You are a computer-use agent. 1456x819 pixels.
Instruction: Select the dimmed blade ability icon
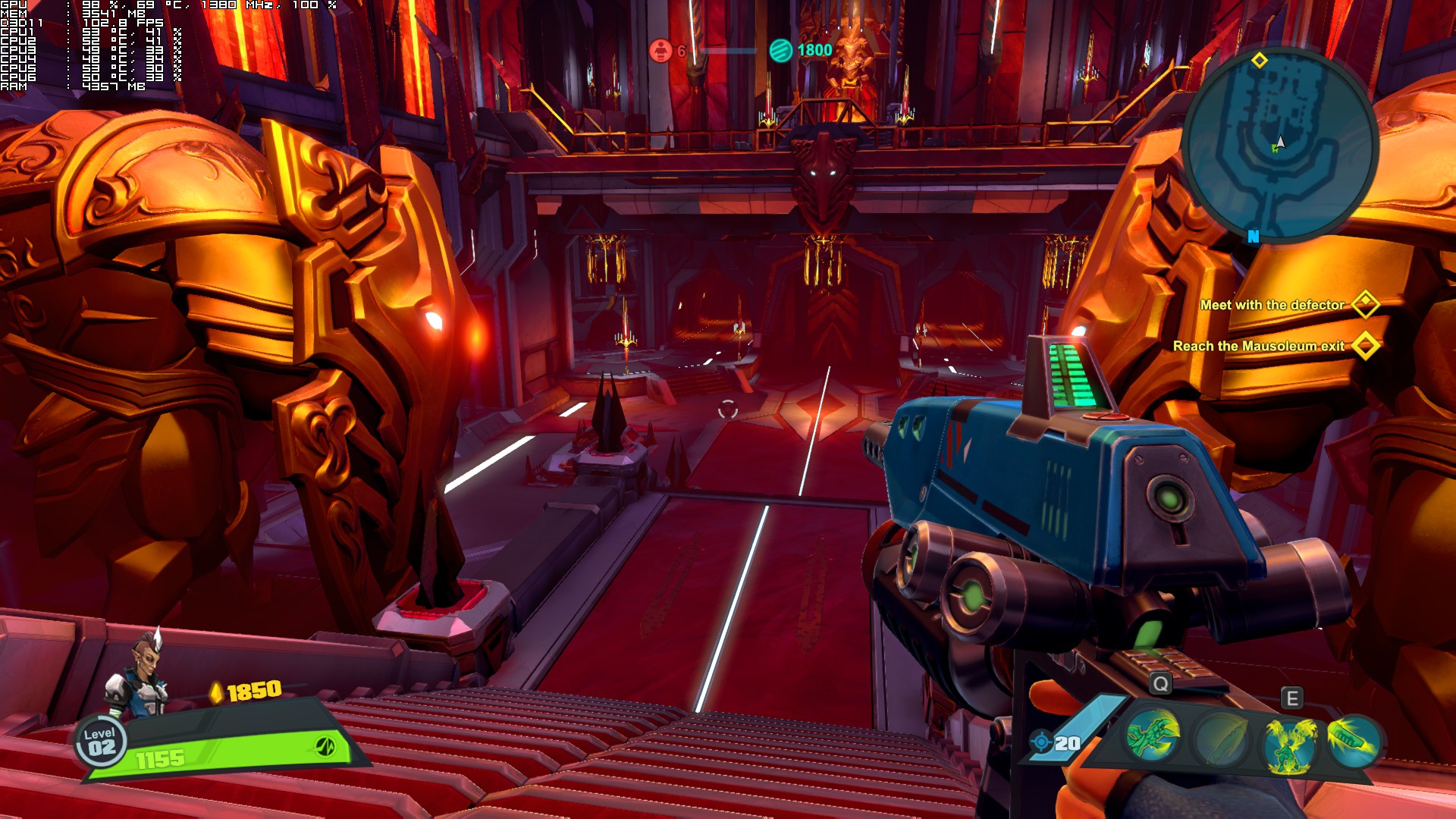click(x=1219, y=739)
